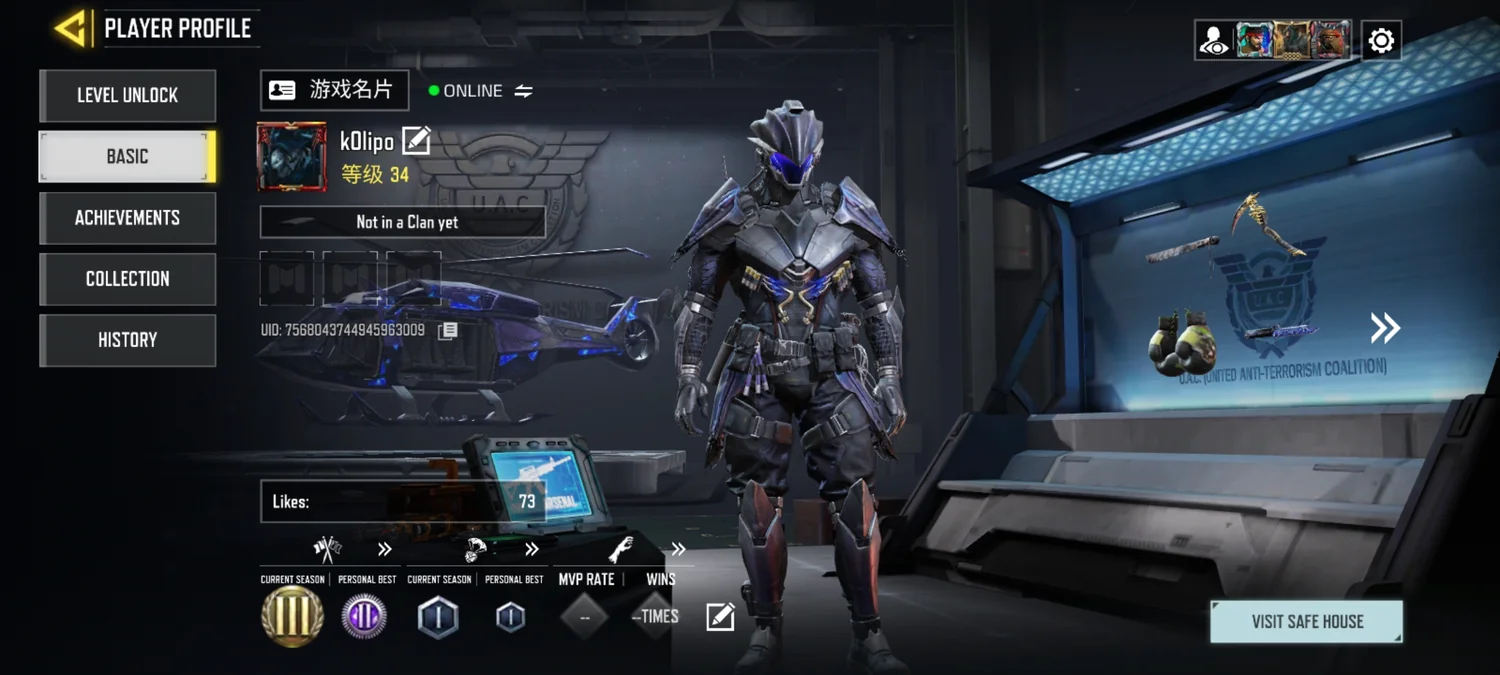1500x675 pixels.
Task: Toggle the Online status switch arrows
Action: click(523, 91)
